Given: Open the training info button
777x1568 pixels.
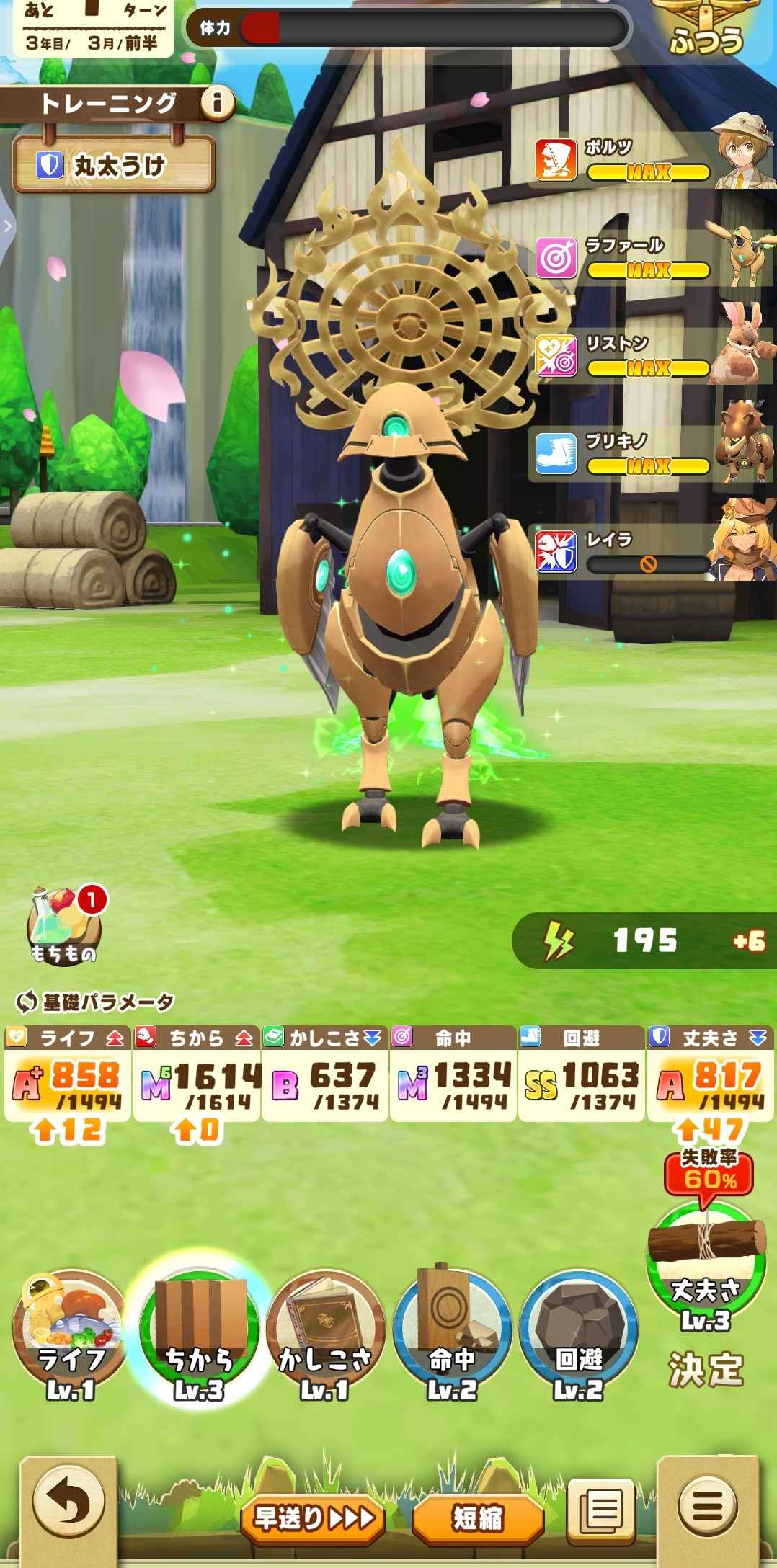Looking at the screenshot, I should click(x=216, y=104).
